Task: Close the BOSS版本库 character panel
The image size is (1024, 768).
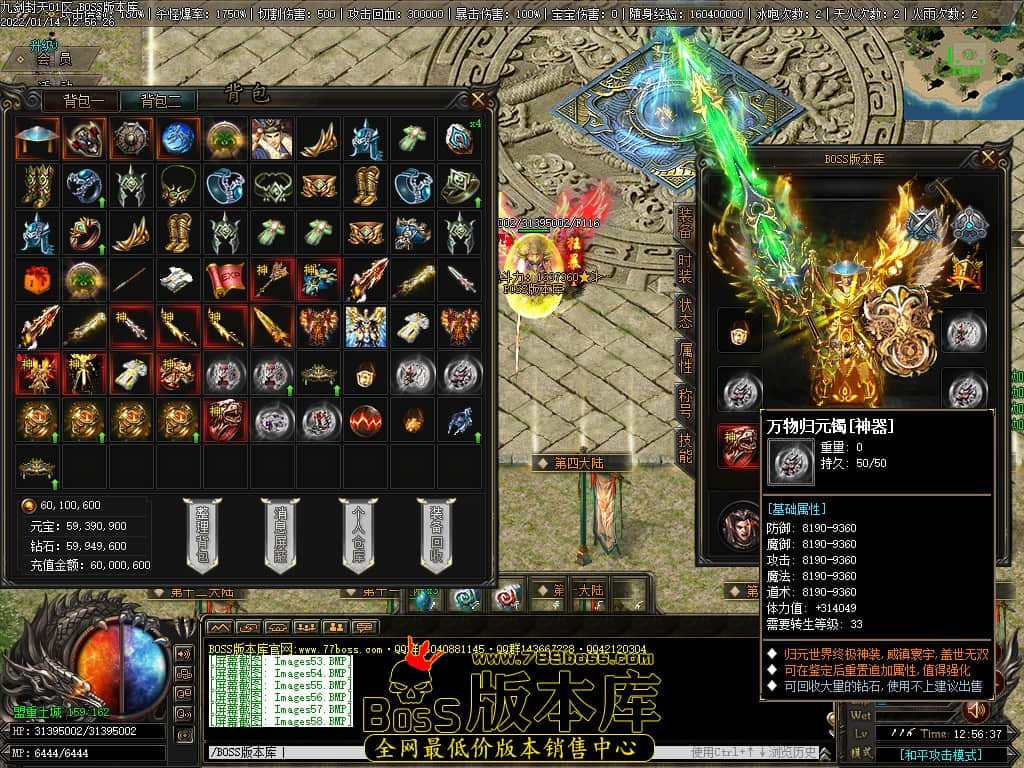Action: point(989,157)
